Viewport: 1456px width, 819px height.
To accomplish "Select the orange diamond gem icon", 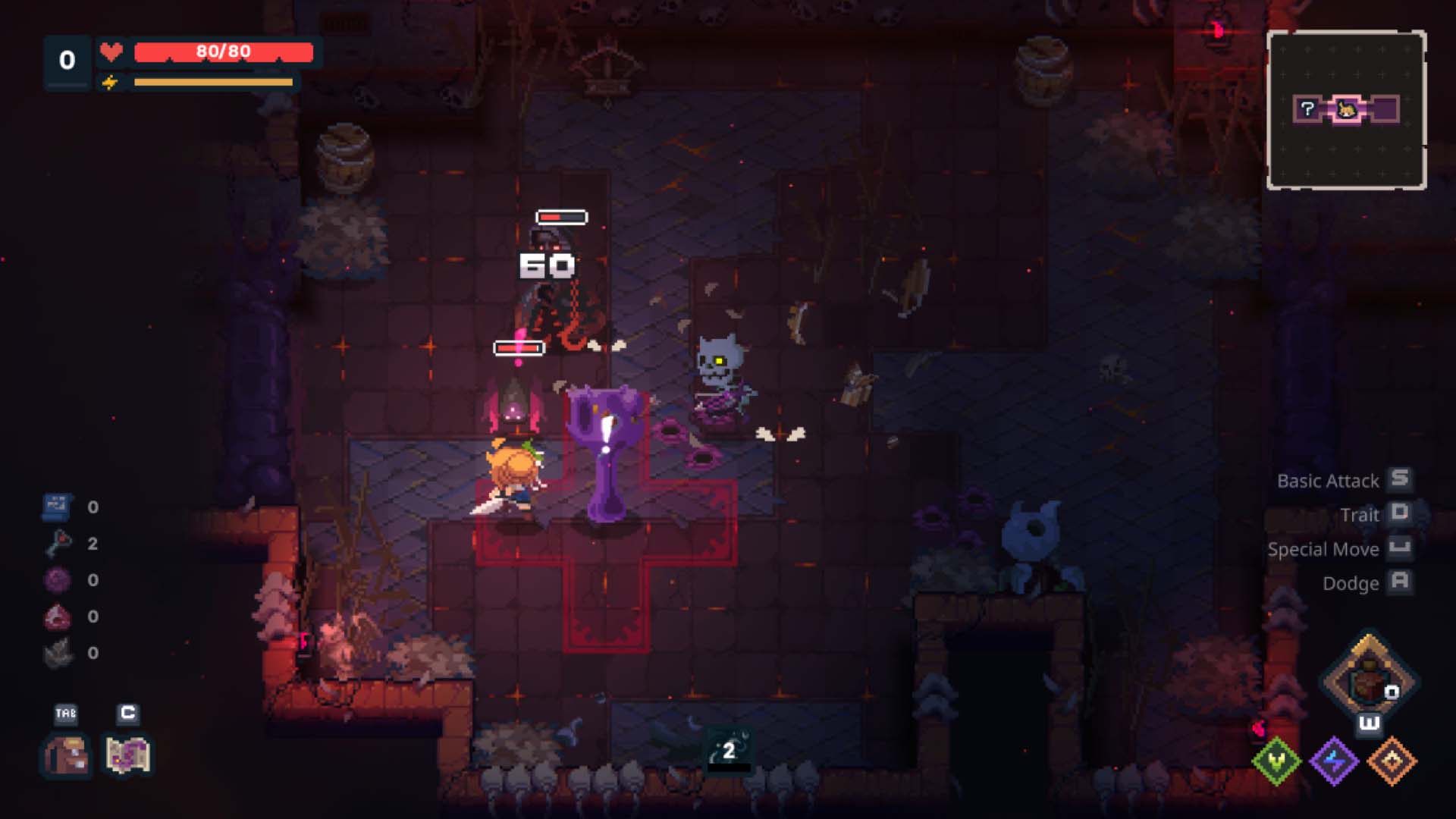I will tap(1392, 761).
